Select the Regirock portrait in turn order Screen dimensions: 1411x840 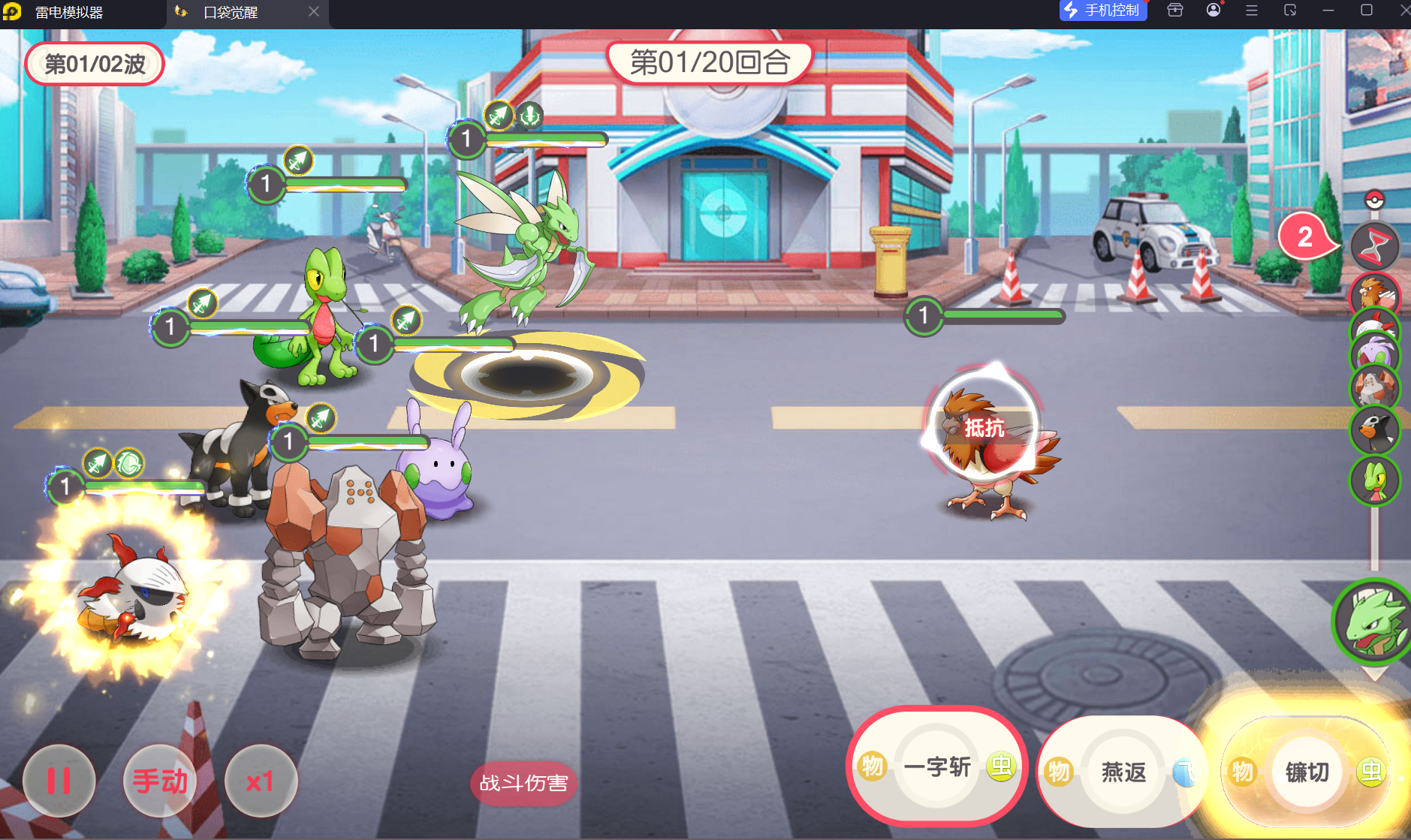1375,387
